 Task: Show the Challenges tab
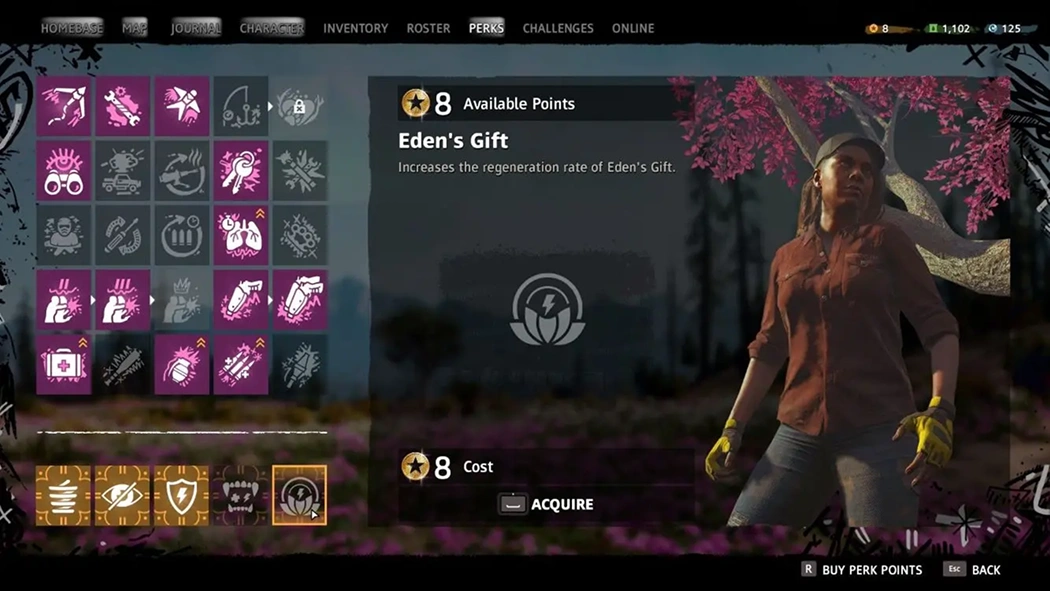click(x=558, y=28)
